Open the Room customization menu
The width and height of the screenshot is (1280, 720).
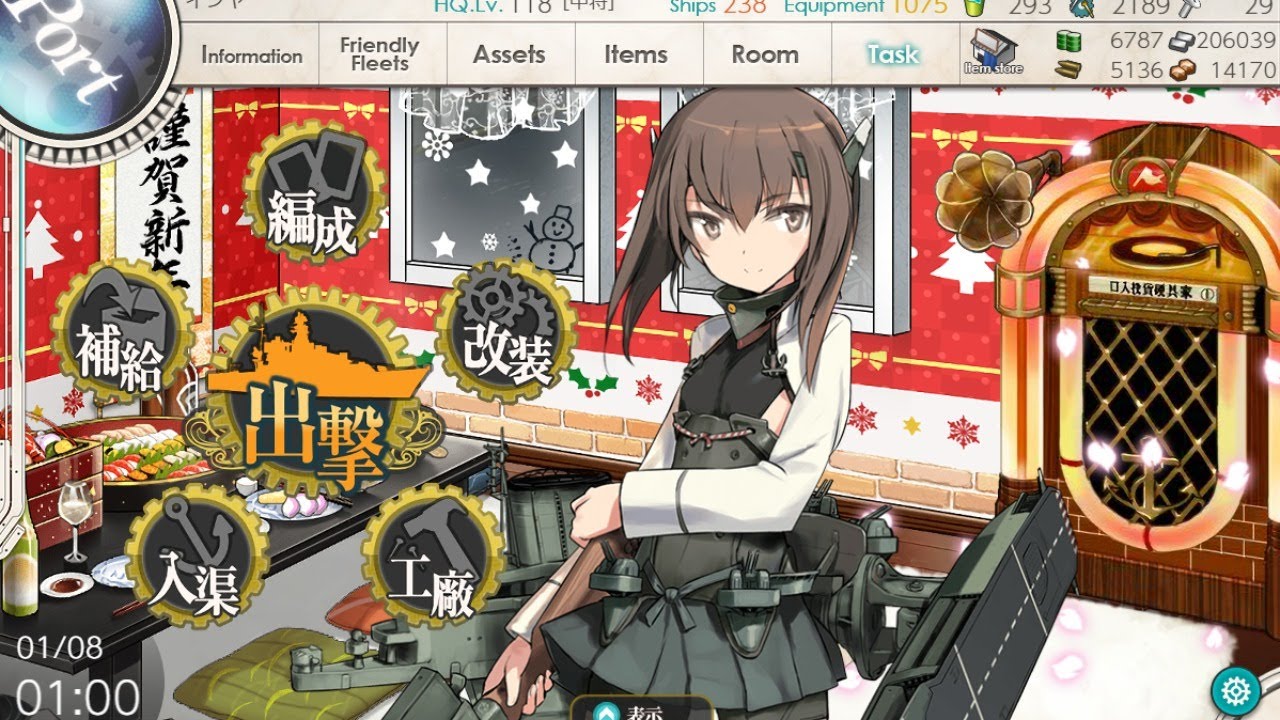[765, 54]
